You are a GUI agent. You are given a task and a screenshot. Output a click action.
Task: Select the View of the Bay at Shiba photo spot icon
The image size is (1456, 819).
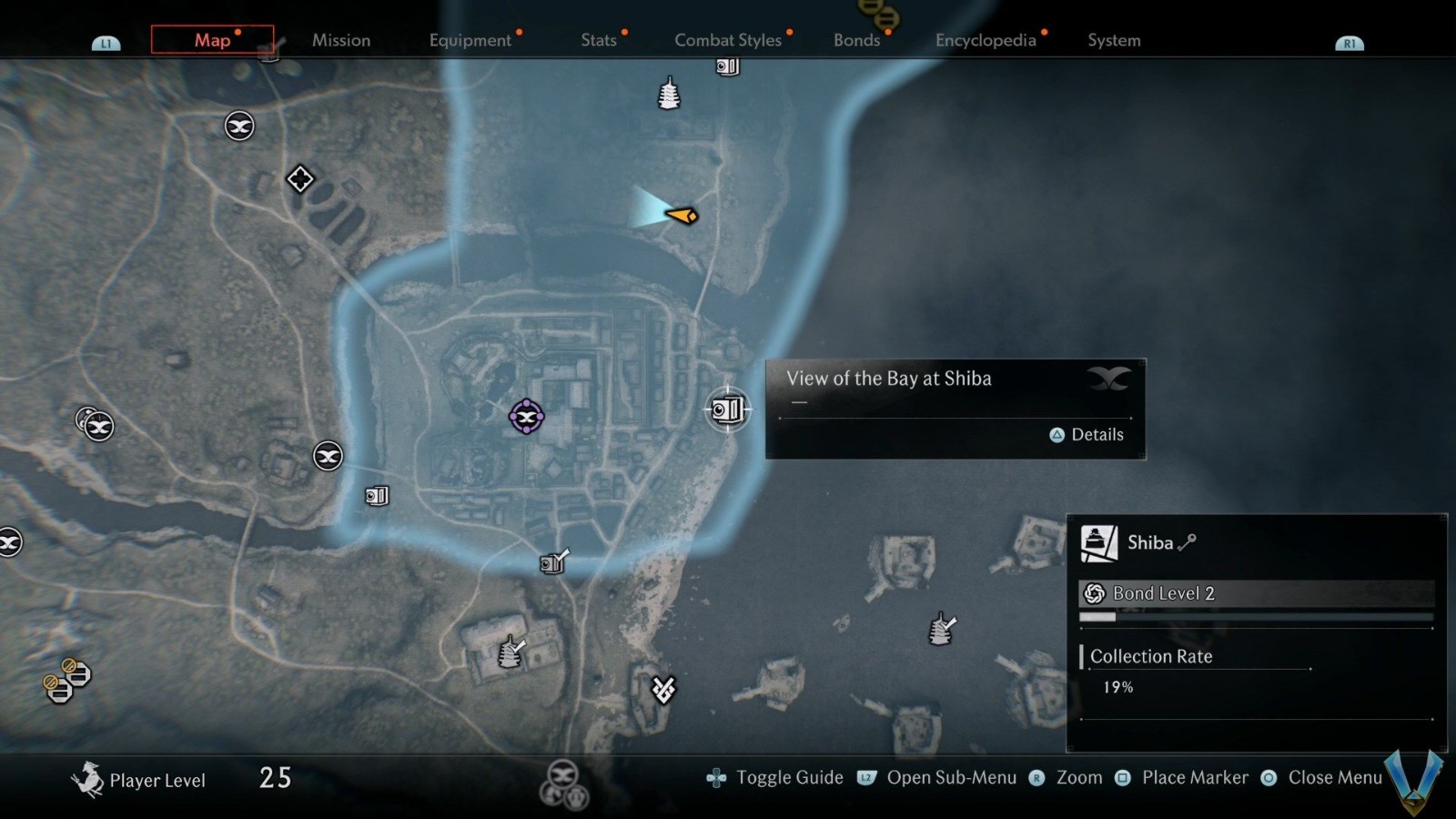(728, 409)
